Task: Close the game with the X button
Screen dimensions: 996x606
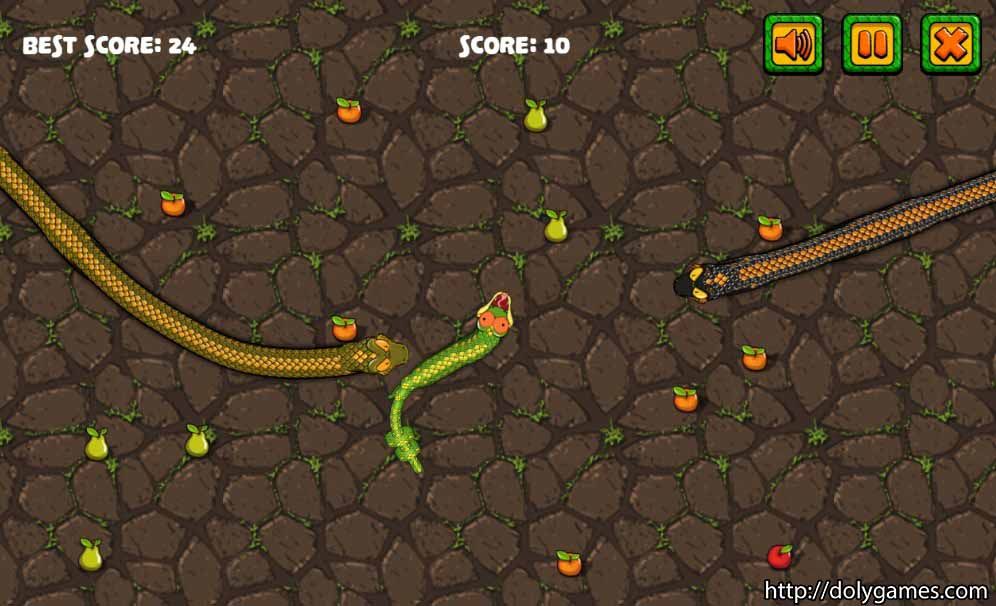Action: pos(949,44)
